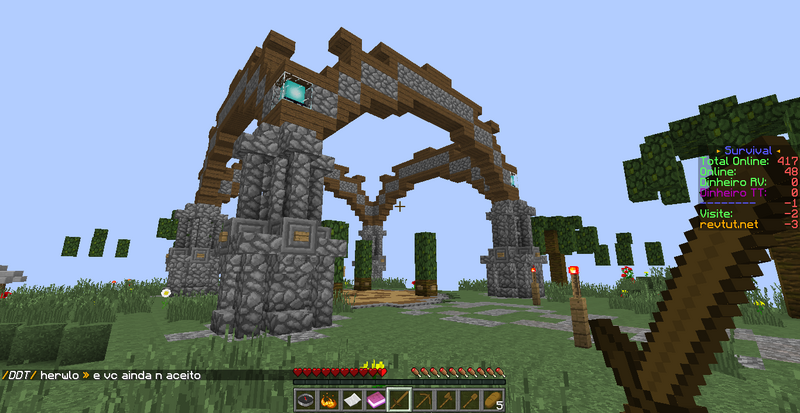Select the wooden sword slot
Image resolution: width=800 pixels, height=413 pixels.
[x=399, y=400]
